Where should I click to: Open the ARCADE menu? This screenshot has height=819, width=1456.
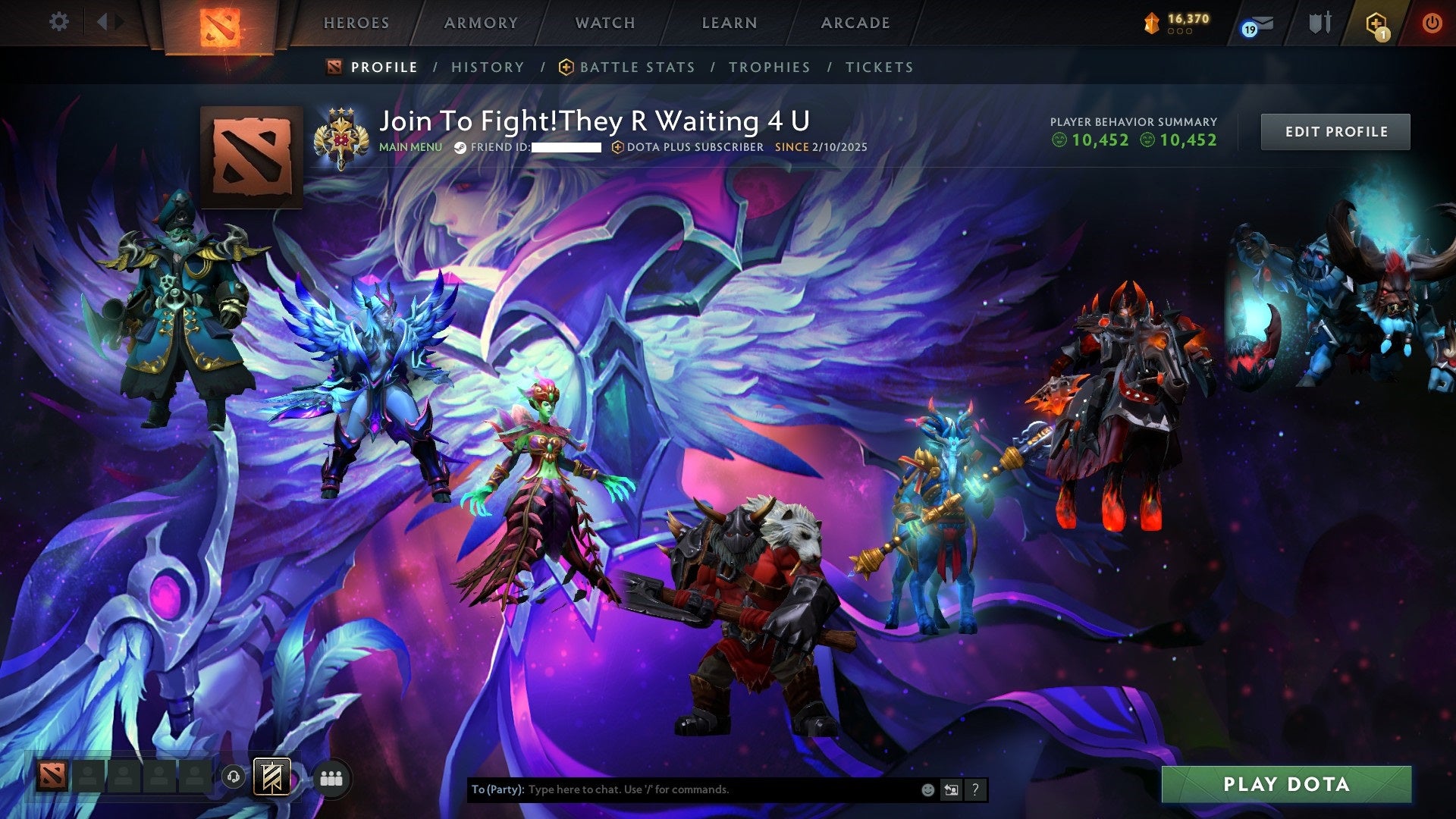coord(855,23)
